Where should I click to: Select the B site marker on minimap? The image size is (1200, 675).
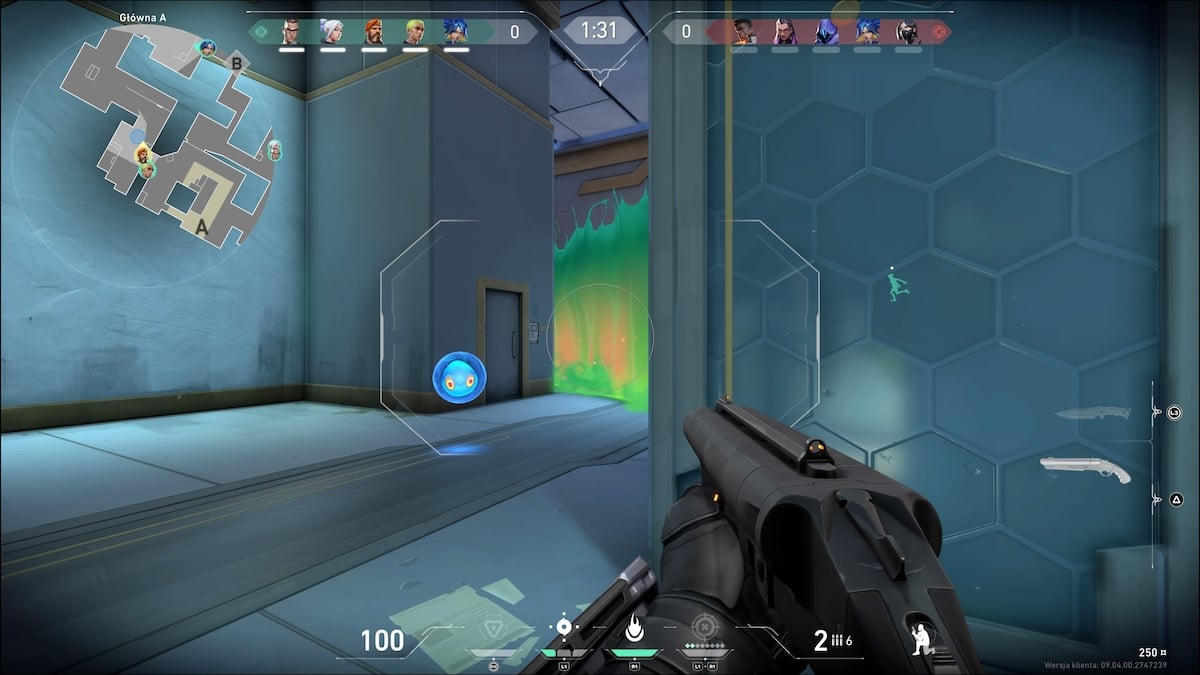pos(237,64)
